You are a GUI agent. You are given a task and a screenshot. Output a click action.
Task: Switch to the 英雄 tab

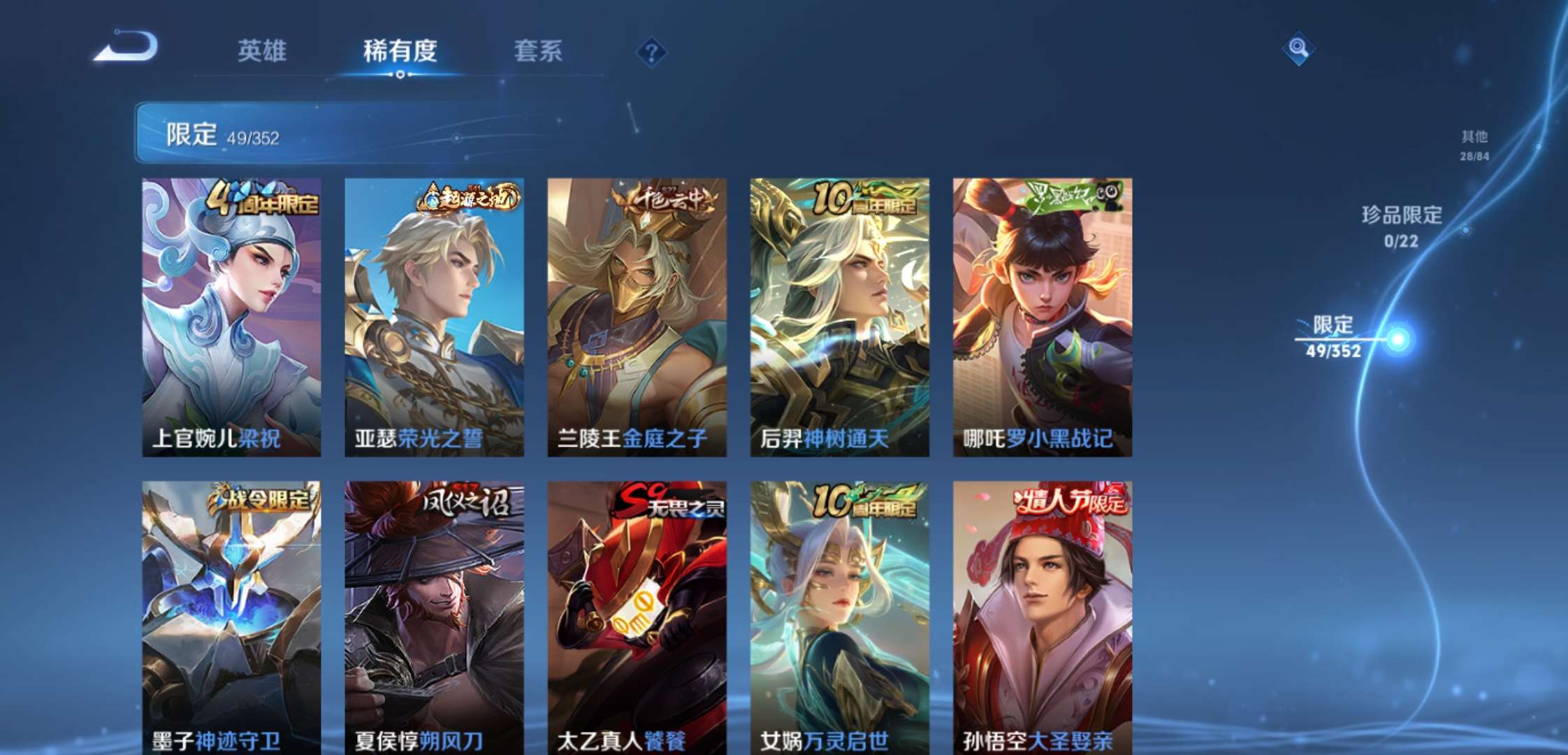(x=261, y=51)
